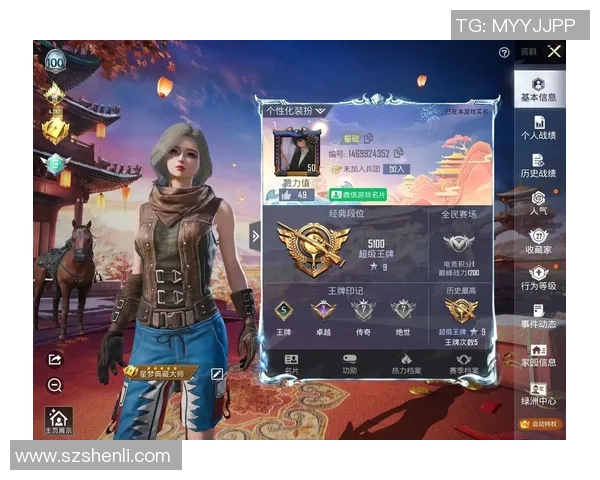Show the 人气 popularity tab
Image resolution: width=600 pixels, height=480 pixels.
538,204
